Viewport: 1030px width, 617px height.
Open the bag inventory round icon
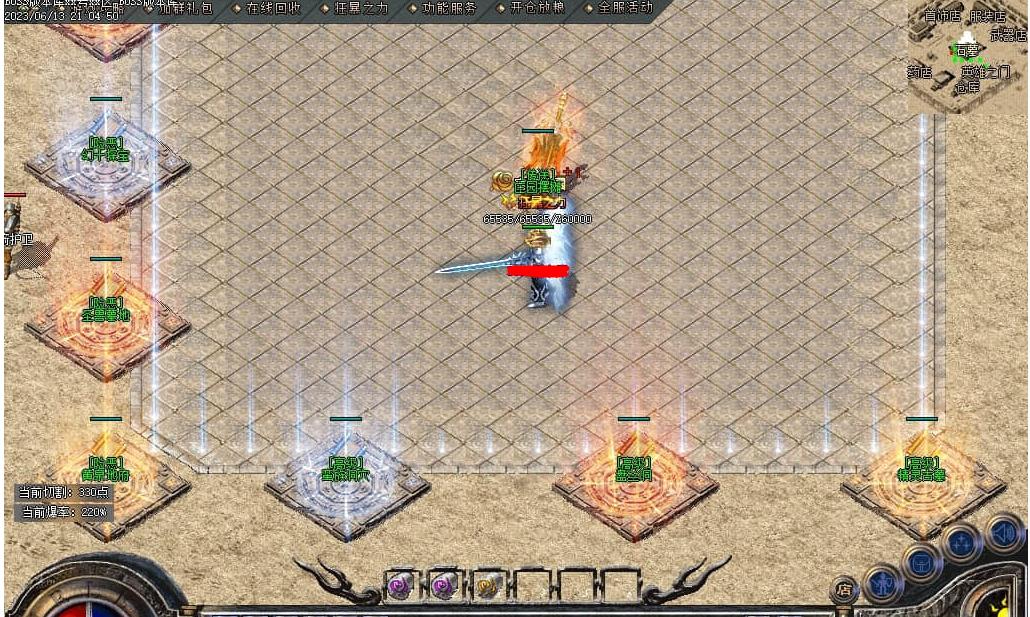tap(921, 563)
